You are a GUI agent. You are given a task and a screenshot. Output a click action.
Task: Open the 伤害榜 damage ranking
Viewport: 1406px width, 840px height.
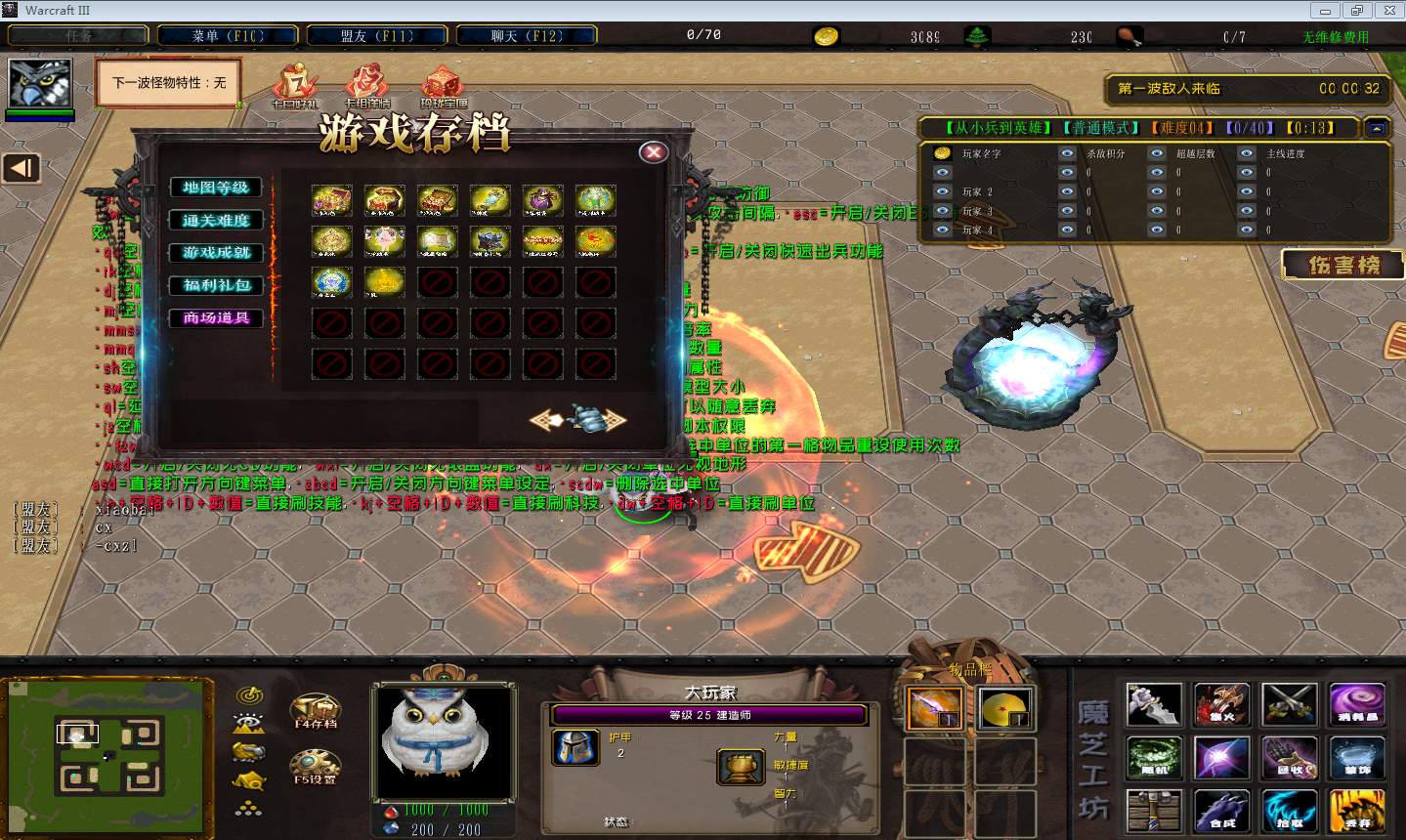pyautogui.click(x=1343, y=264)
